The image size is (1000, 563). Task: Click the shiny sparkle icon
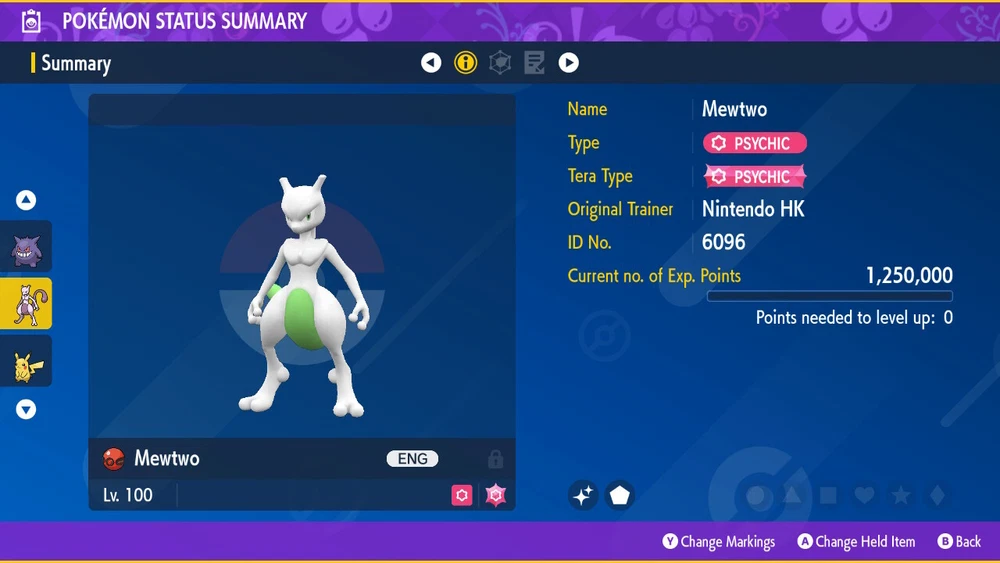(583, 494)
